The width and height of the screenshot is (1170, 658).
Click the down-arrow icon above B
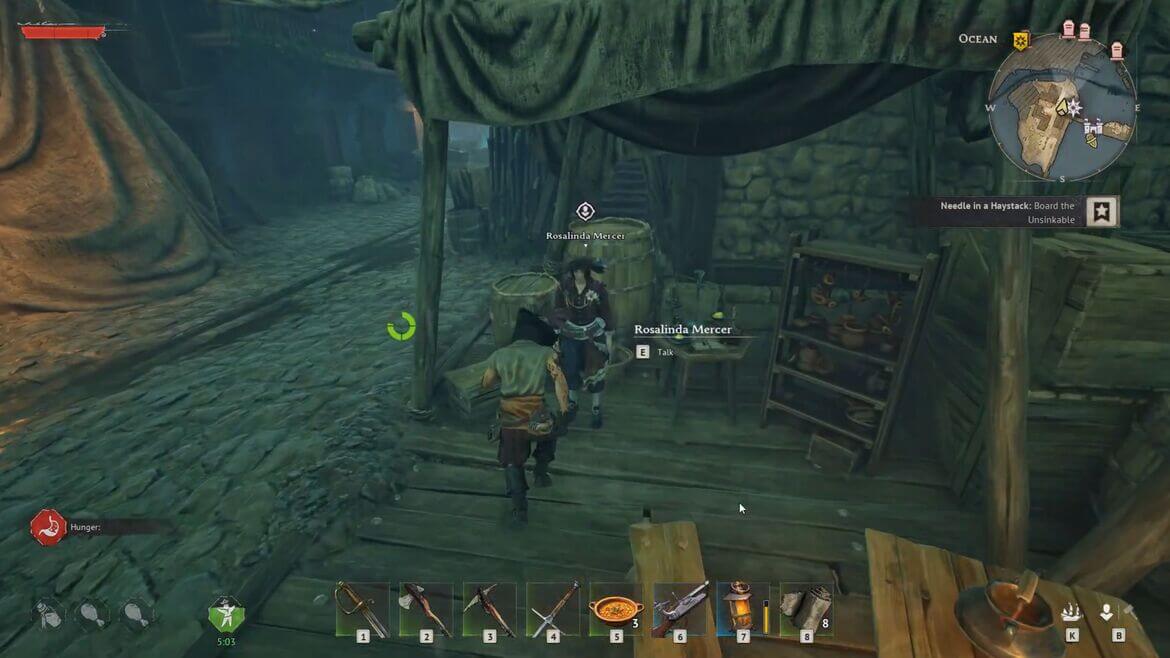pos(1107,613)
